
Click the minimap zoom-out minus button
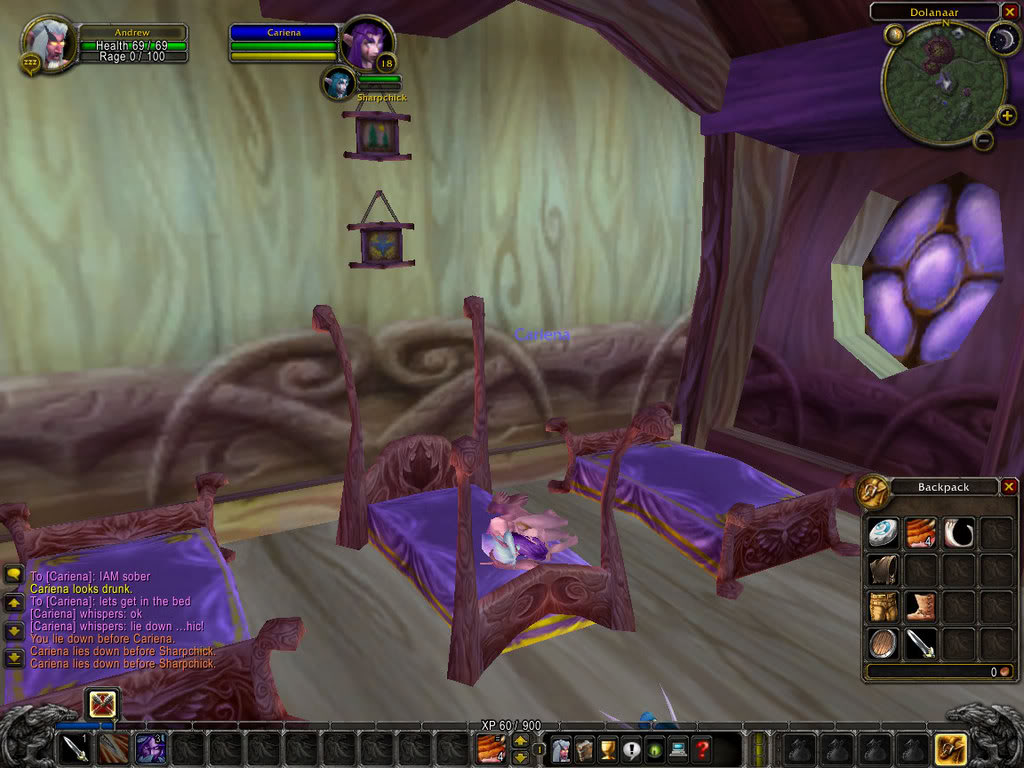tap(983, 141)
